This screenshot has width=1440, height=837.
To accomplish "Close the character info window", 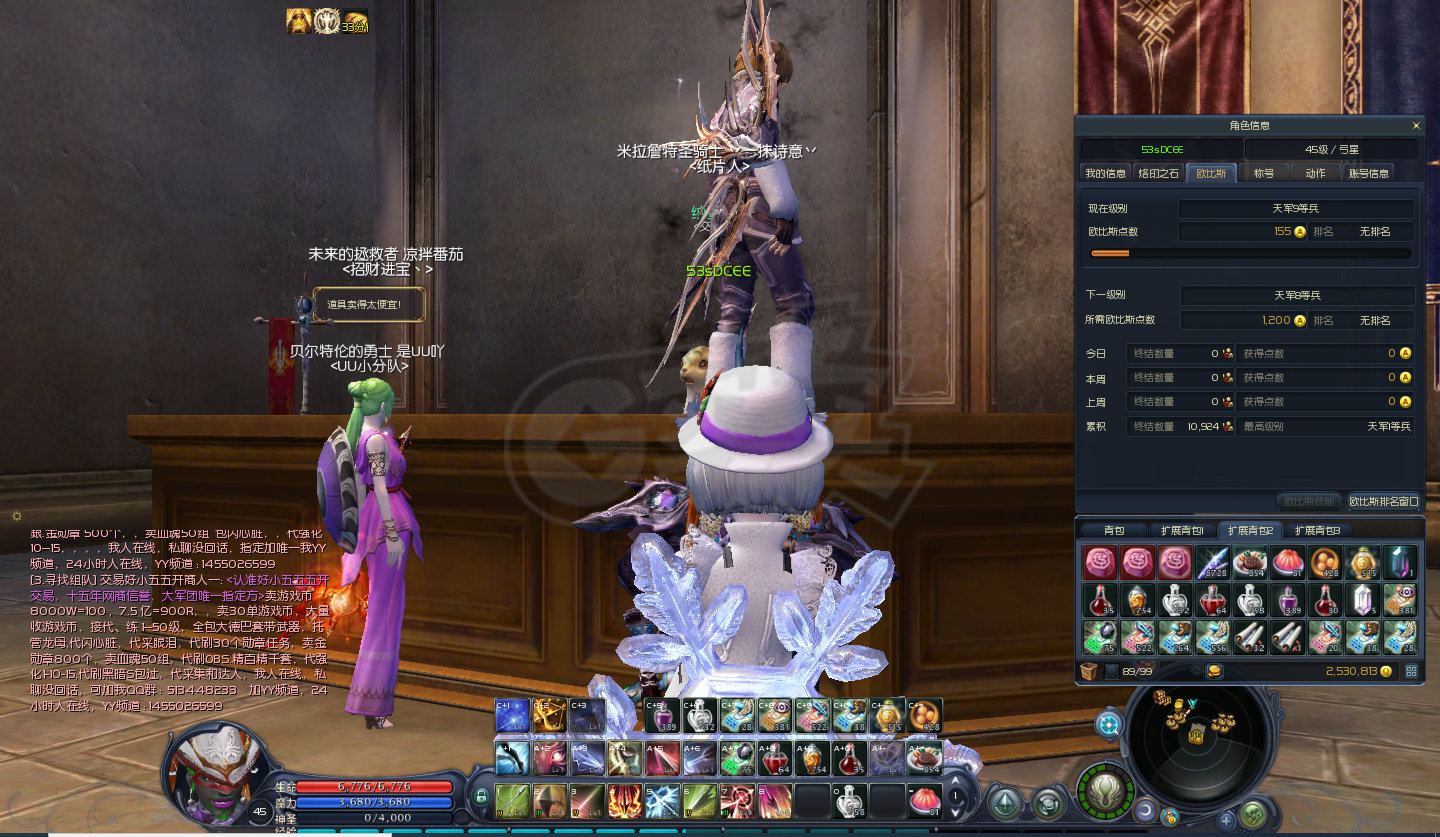I will [x=1416, y=126].
